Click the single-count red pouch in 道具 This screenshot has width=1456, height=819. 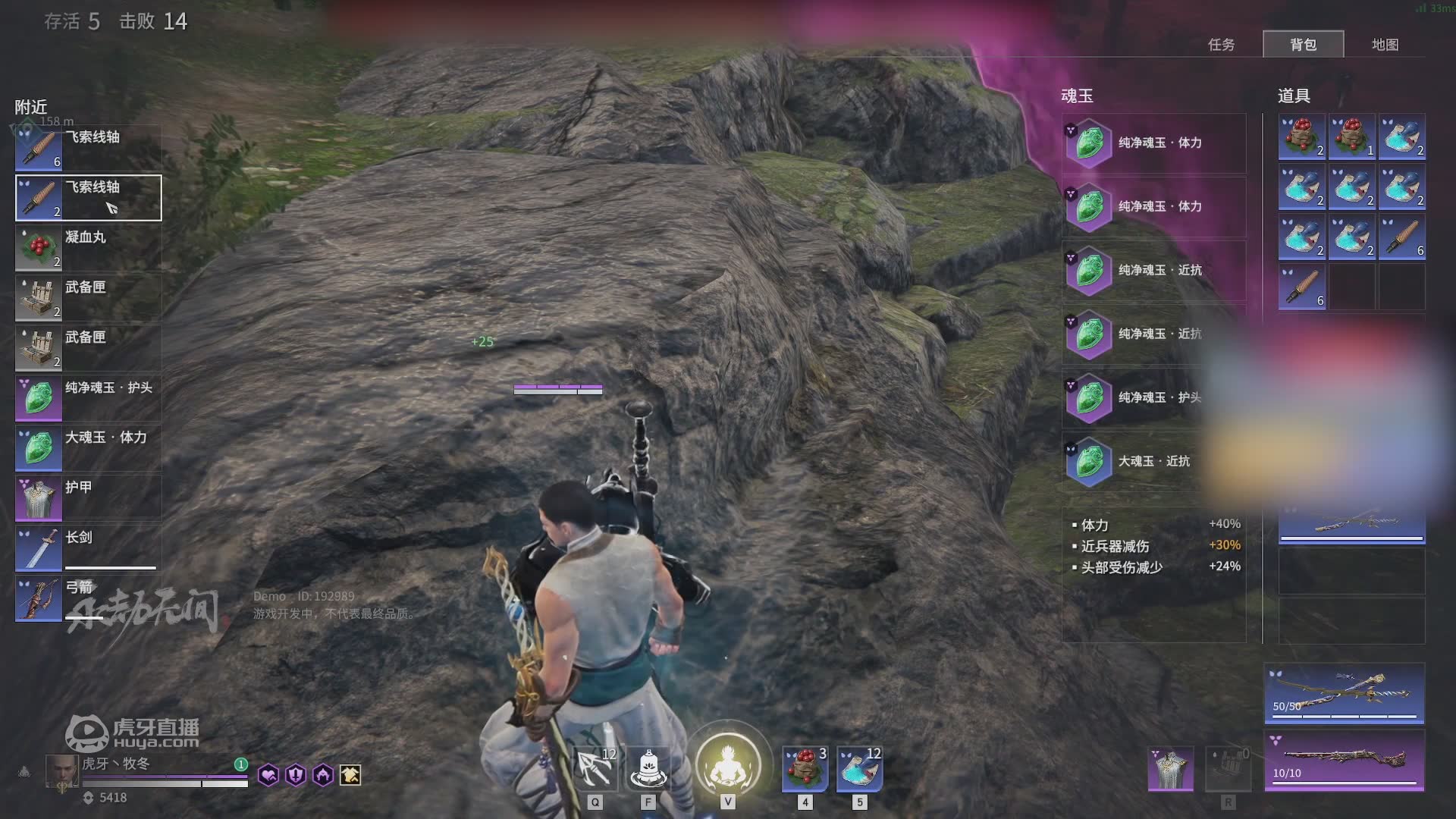pyautogui.click(x=1352, y=136)
